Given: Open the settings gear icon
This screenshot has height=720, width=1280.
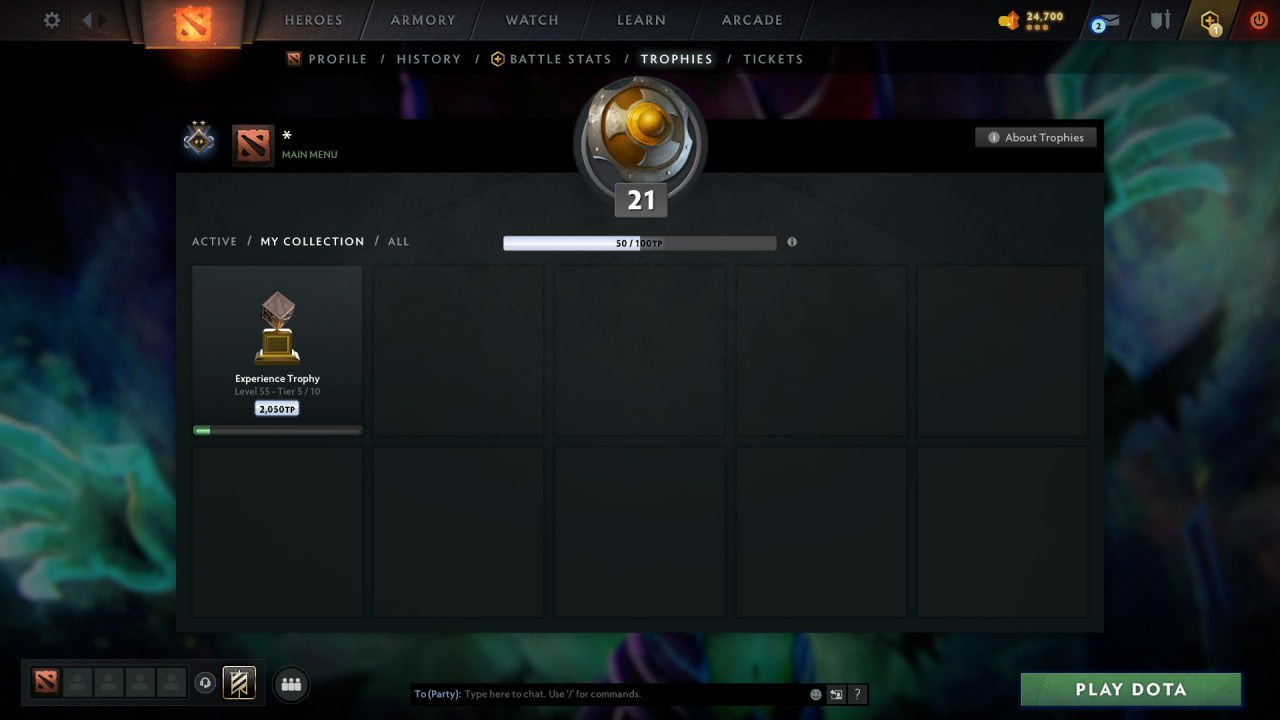Looking at the screenshot, I should (51, 19).
